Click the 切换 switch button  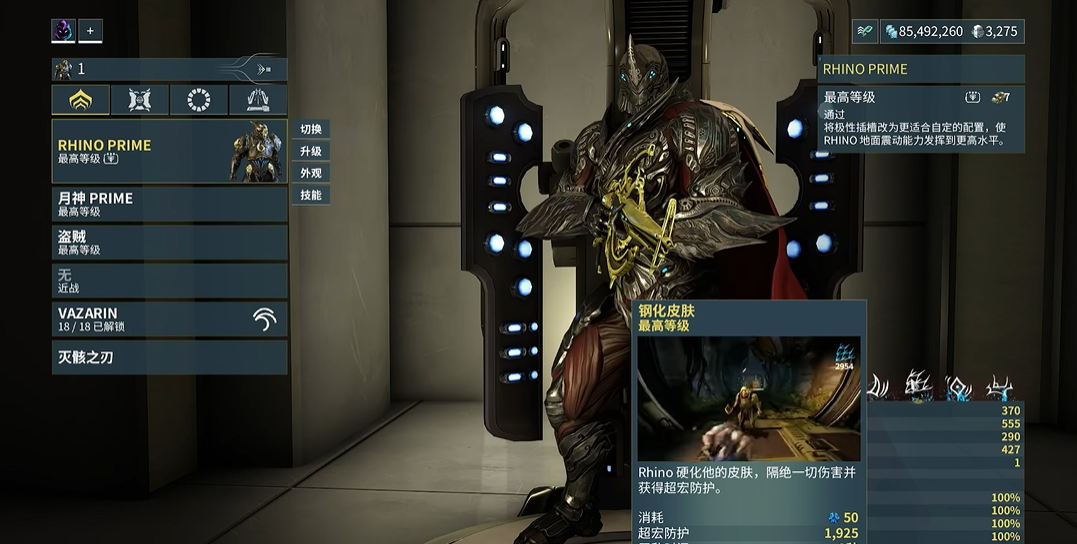(x=311, y=129)
